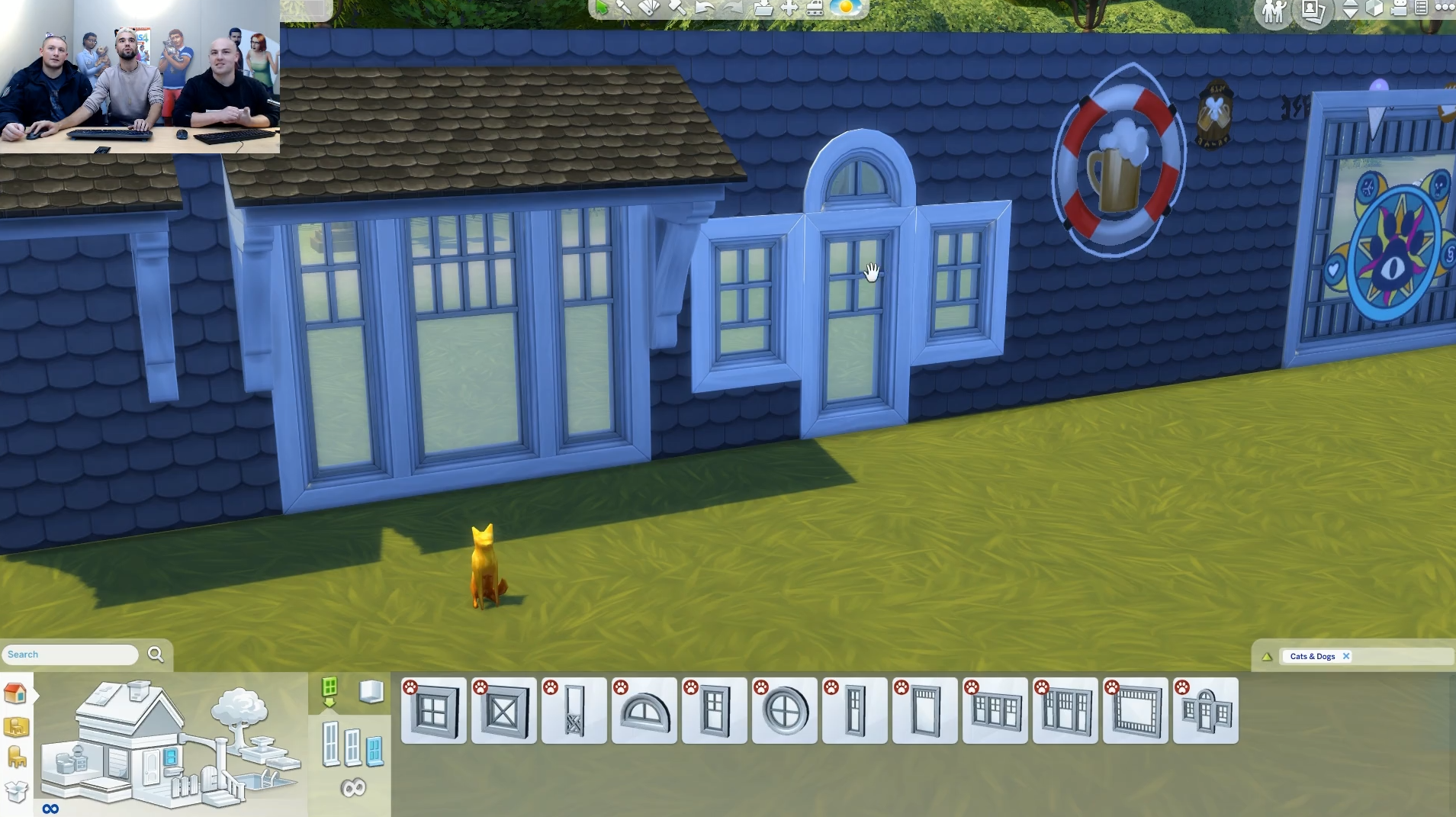This screenshot has height=817, width=1456.
Task: Remove the Cats & Dogs filter tag
Action: click(x=1346, y=656)
